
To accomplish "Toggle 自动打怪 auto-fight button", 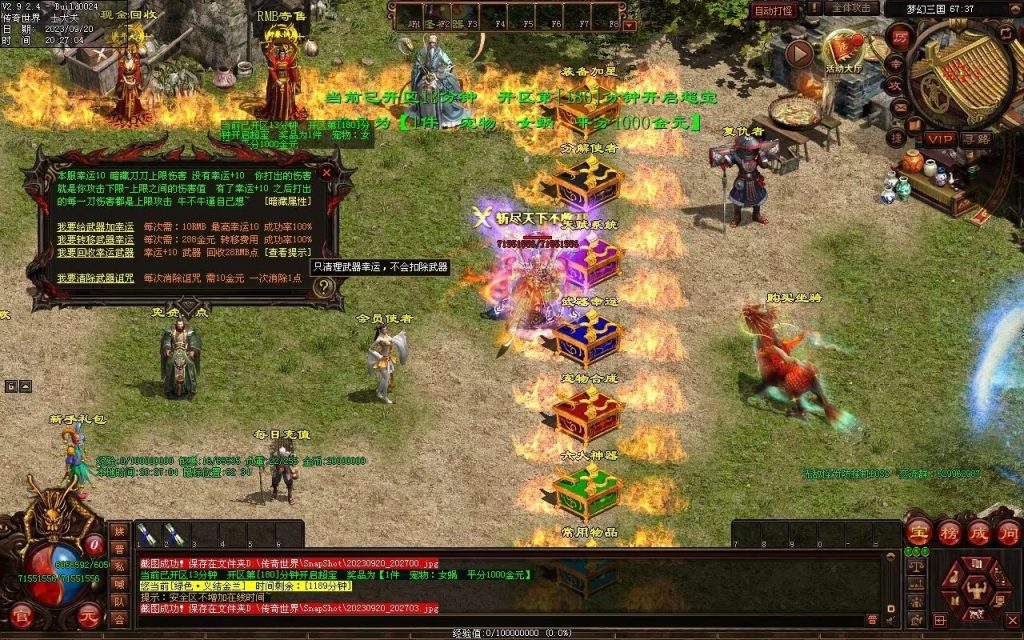I will tap(774, 10).
